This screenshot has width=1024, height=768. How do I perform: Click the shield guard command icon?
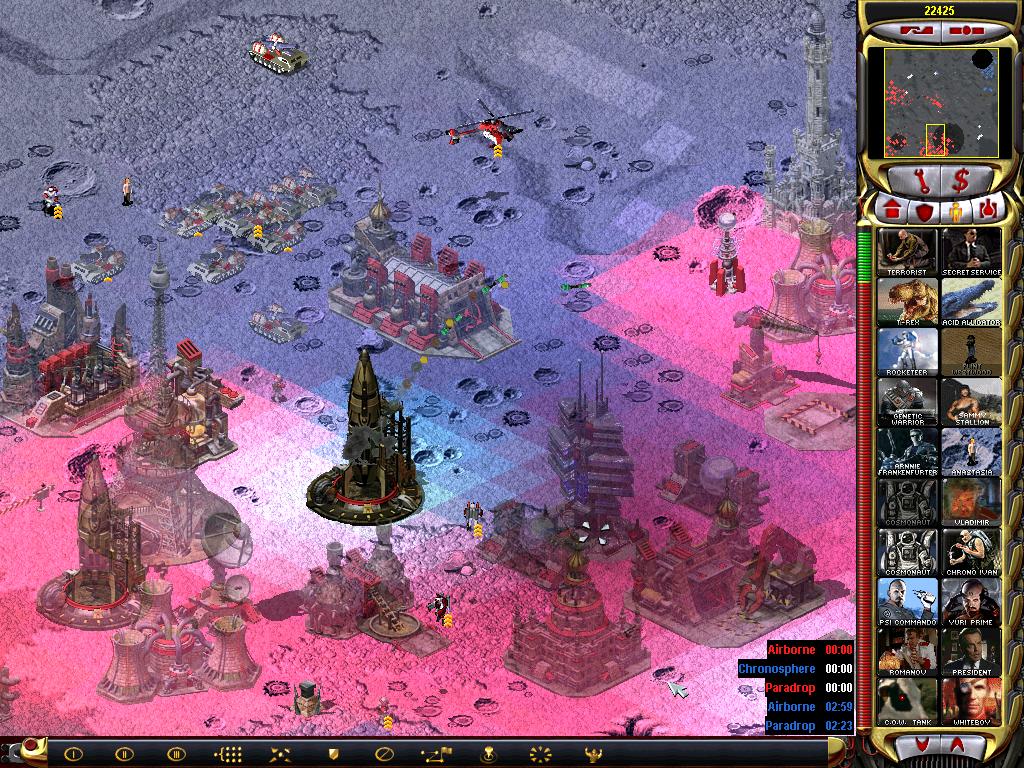click(x=331, y=754)
